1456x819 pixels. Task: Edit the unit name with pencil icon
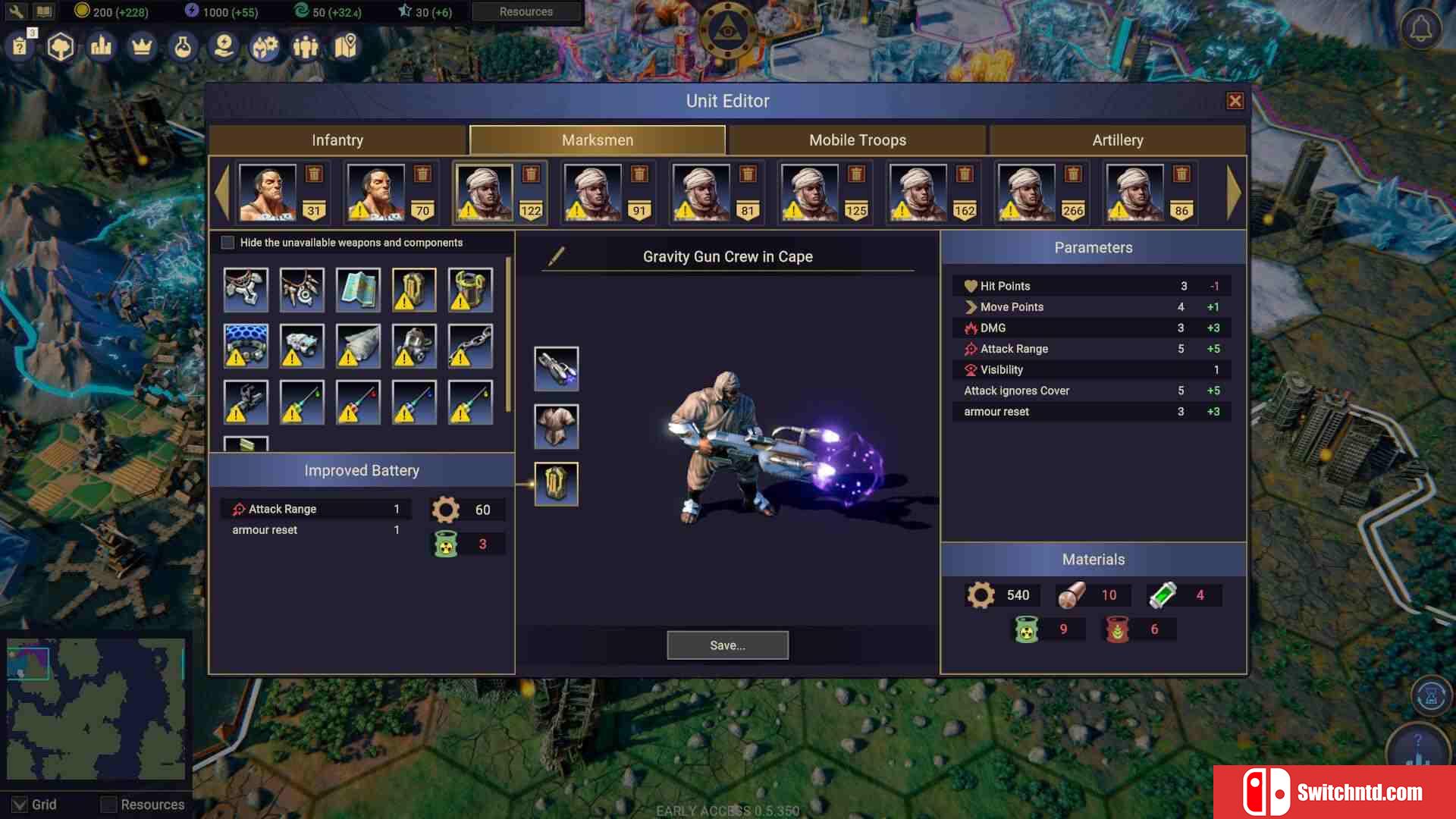click(556, 256)
